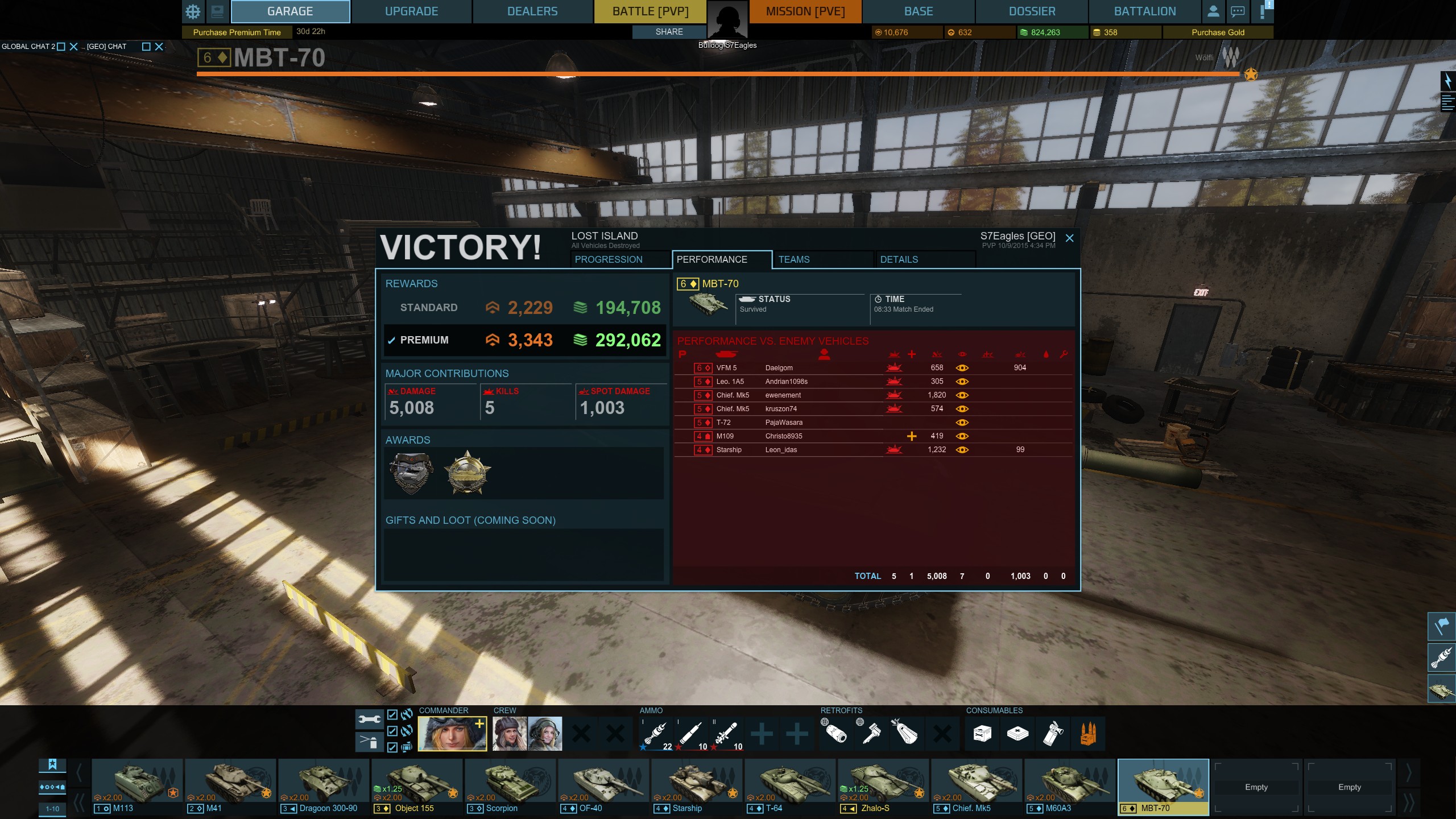Open the DOSSIER menu

click(1032, 11)
